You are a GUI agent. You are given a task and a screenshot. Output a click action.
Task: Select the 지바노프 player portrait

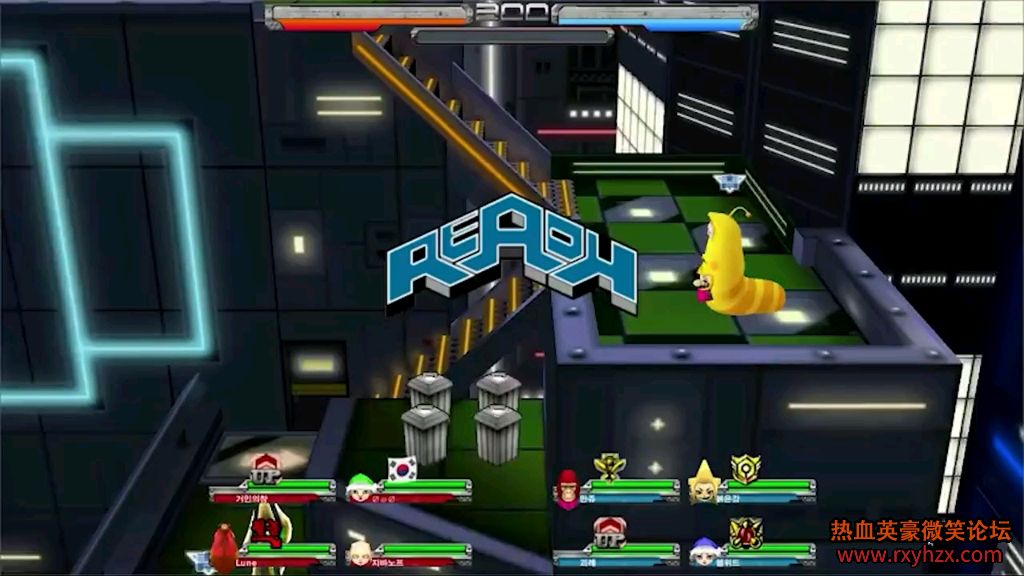pos(358,553)
